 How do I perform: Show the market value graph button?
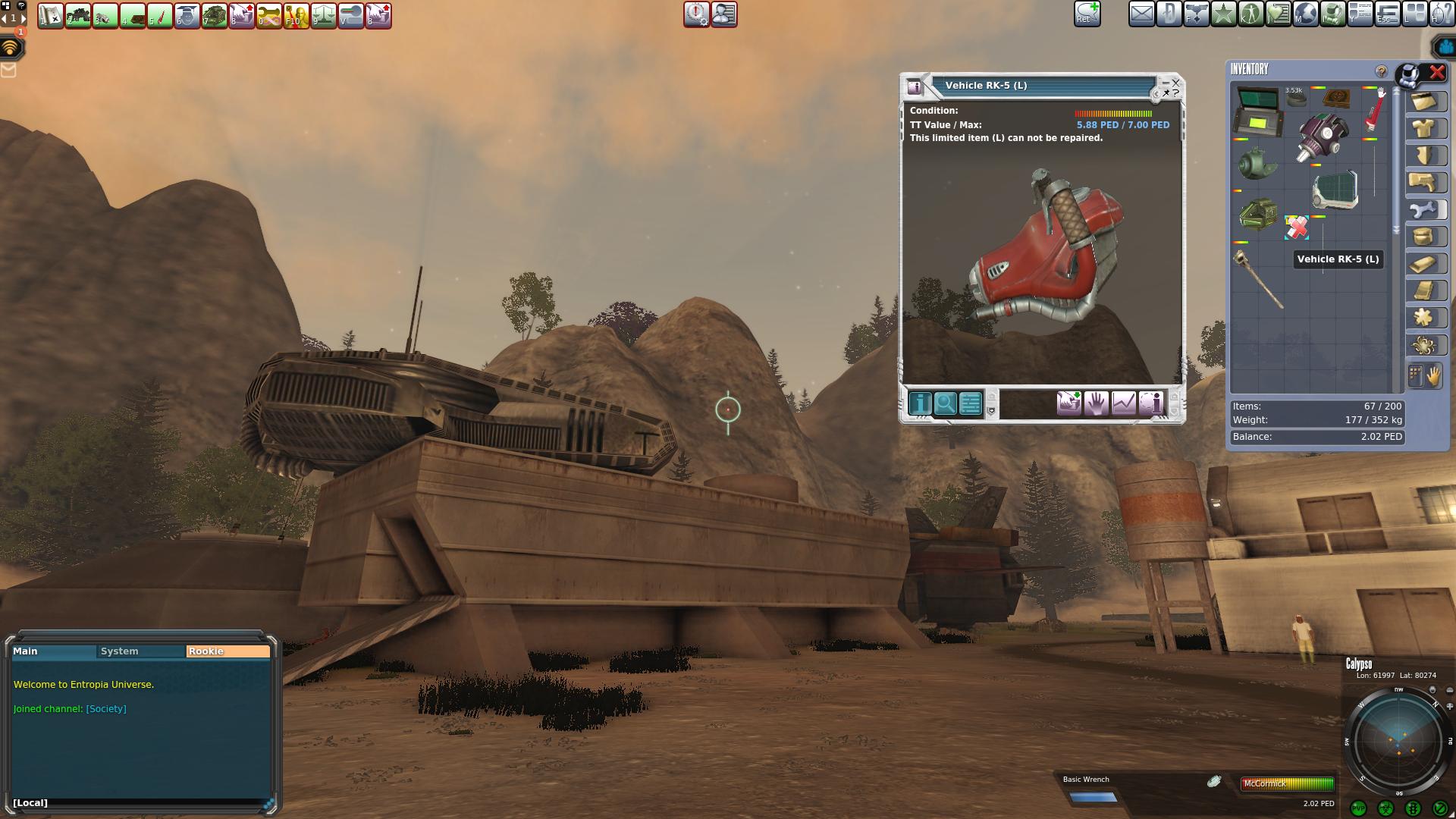(x=1124, y=403)
